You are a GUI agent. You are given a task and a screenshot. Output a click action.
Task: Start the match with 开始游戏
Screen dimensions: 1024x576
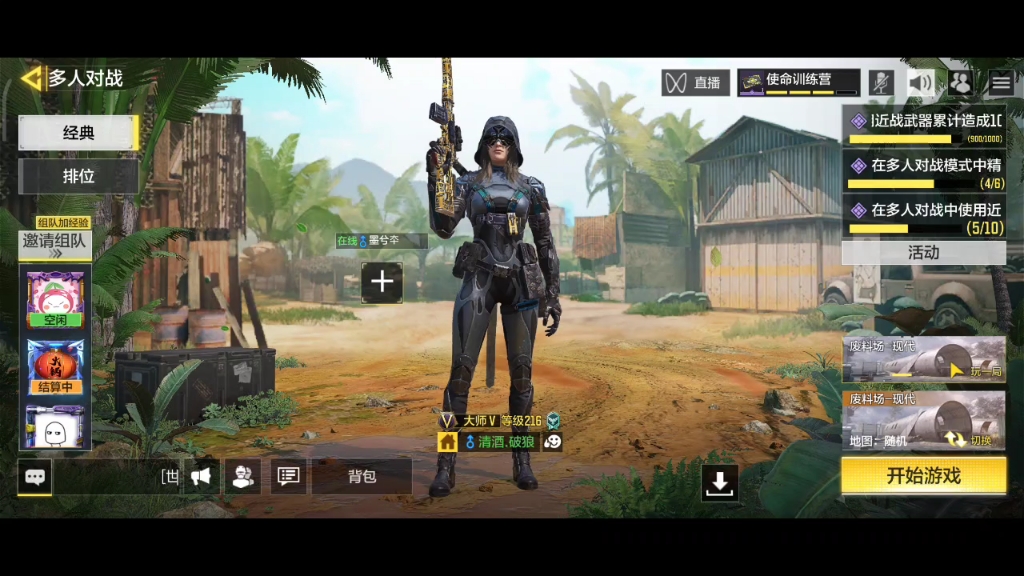tap(923, 476)
